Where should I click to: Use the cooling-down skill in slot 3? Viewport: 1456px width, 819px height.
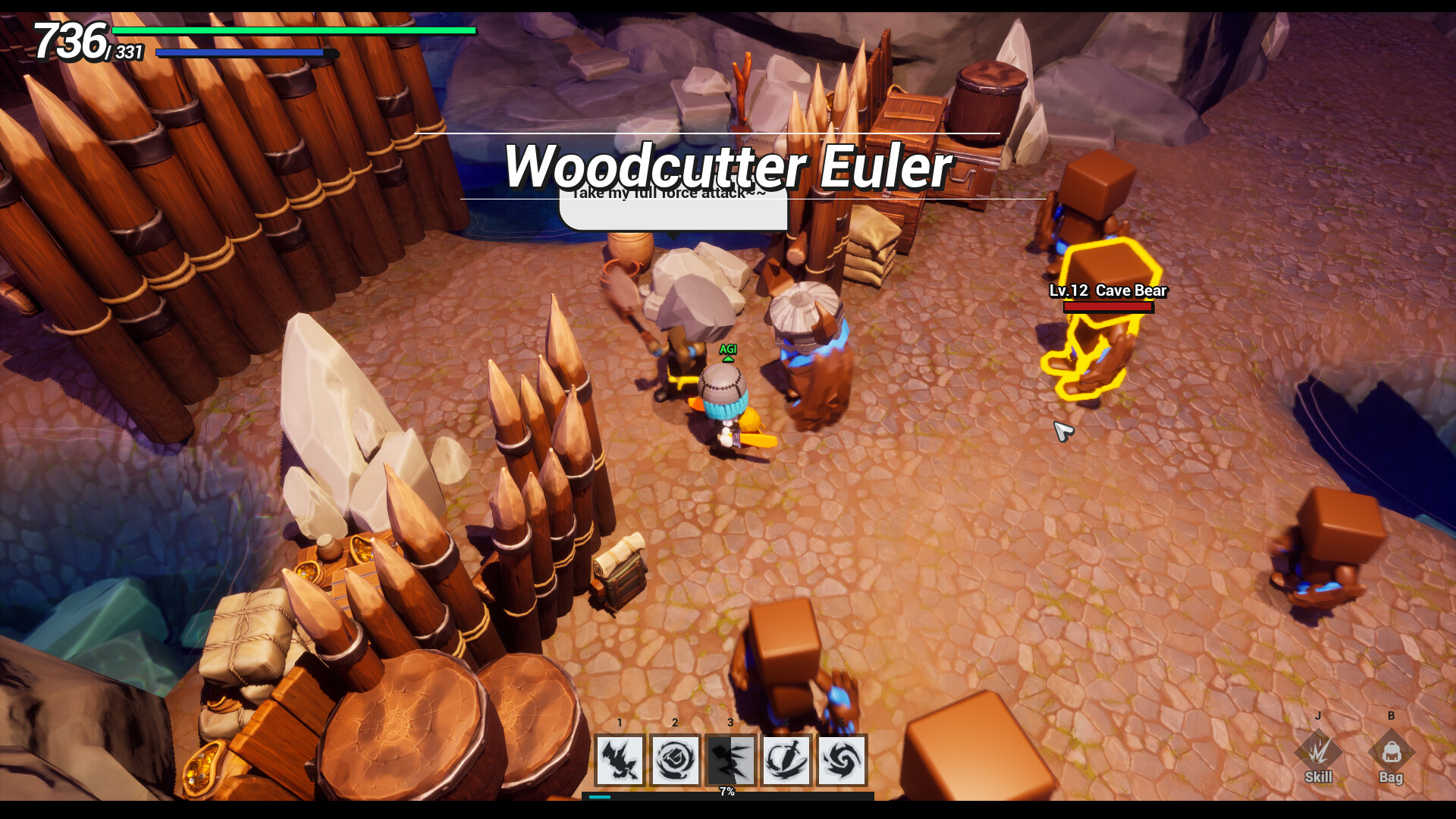pos(730,761)
